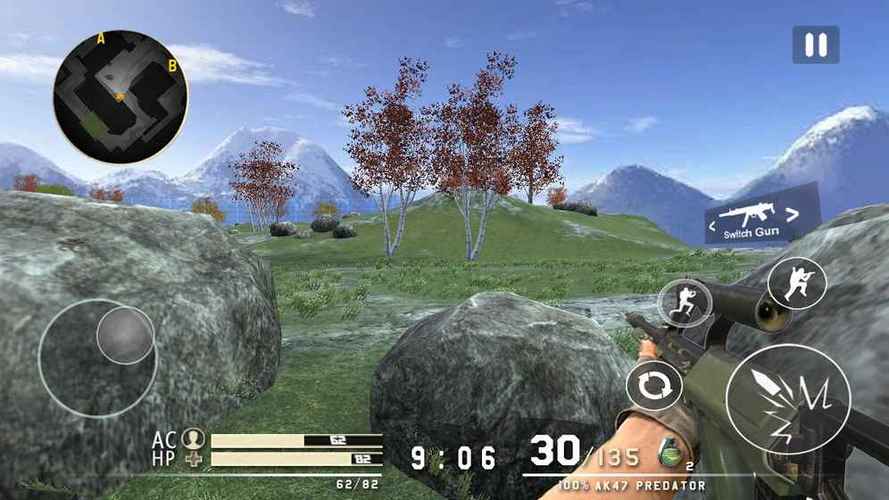Pause the game
The height and width of the screenshot is (500, 889).
[815, 45]
